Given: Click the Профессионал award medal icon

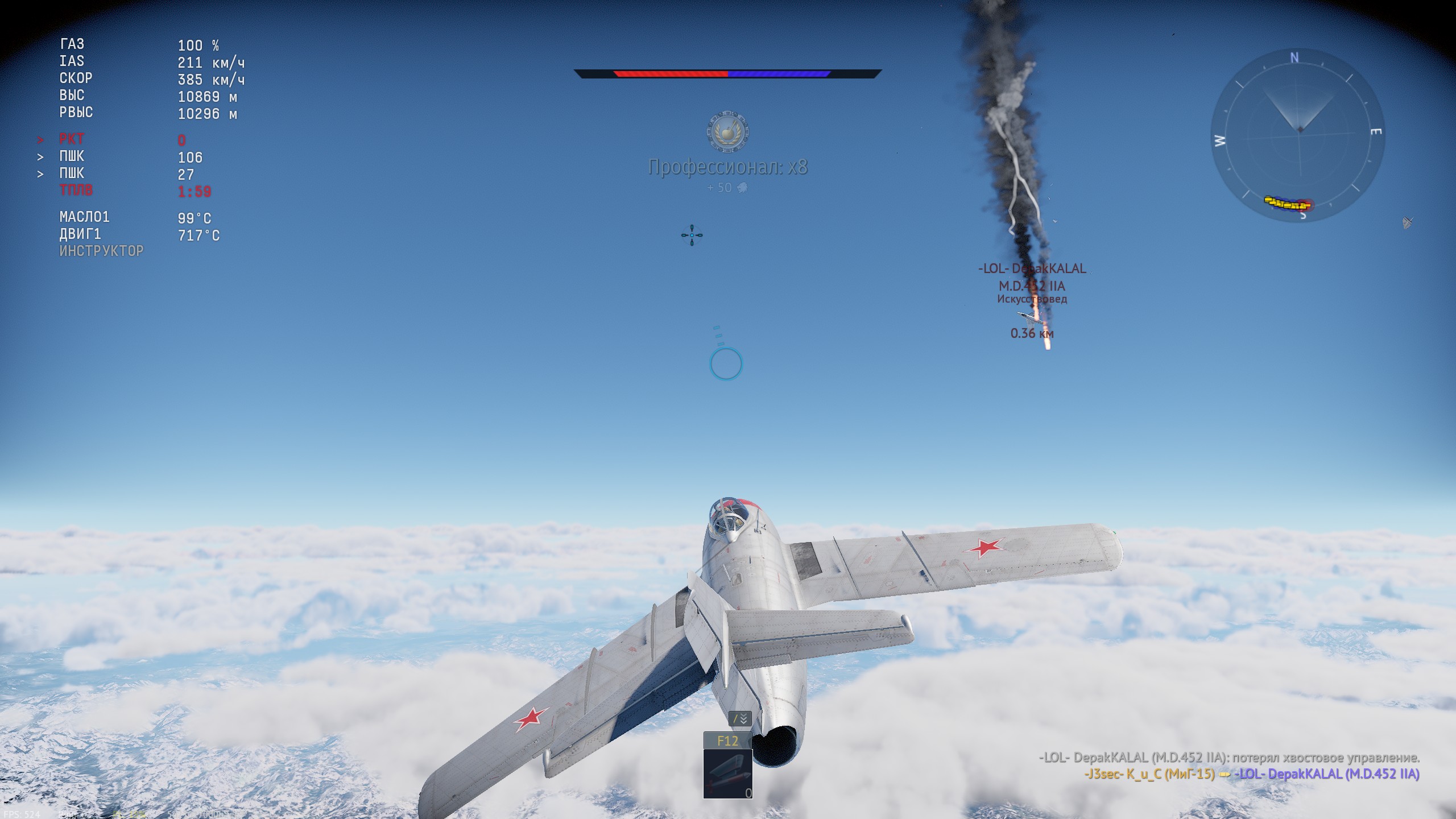Looking at the screenshot, I should pos(727,131).
